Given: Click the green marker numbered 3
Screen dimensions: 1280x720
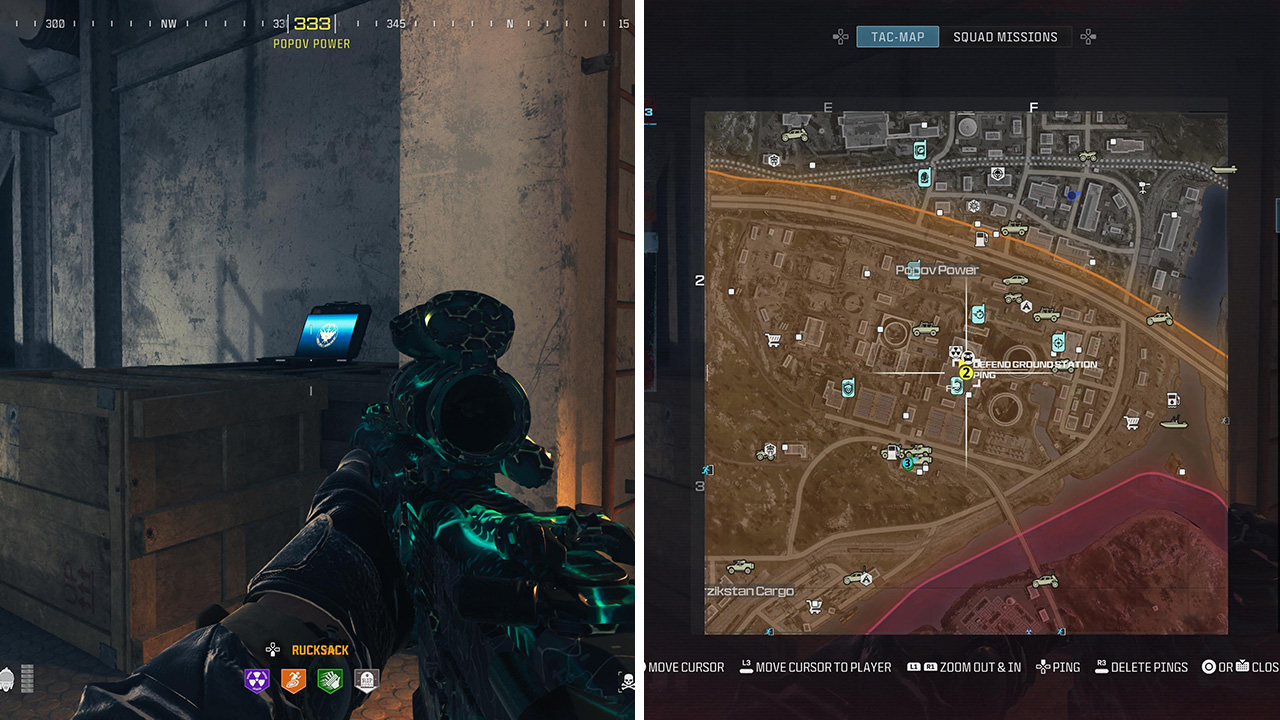Looking at the screenshot, I should [907, 464].
